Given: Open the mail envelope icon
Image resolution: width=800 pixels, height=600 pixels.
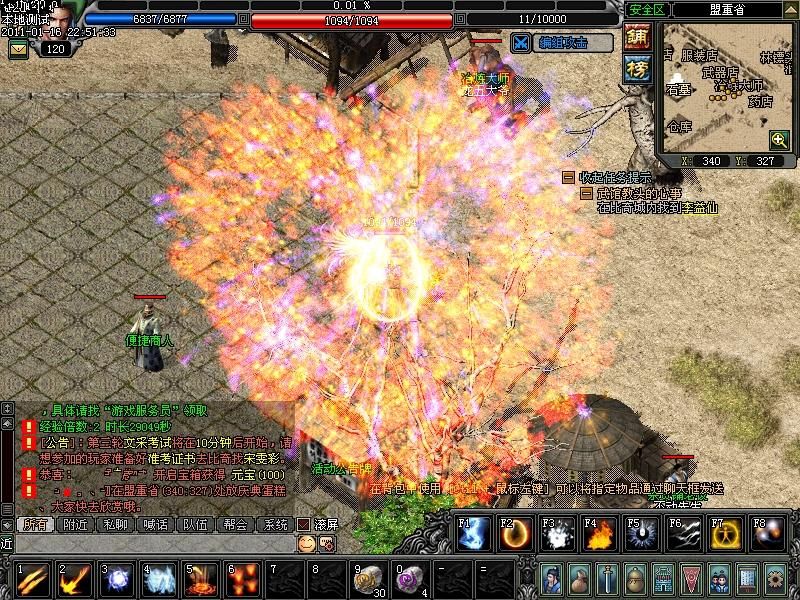Looking at the screenshot, I should coord(17,48).
